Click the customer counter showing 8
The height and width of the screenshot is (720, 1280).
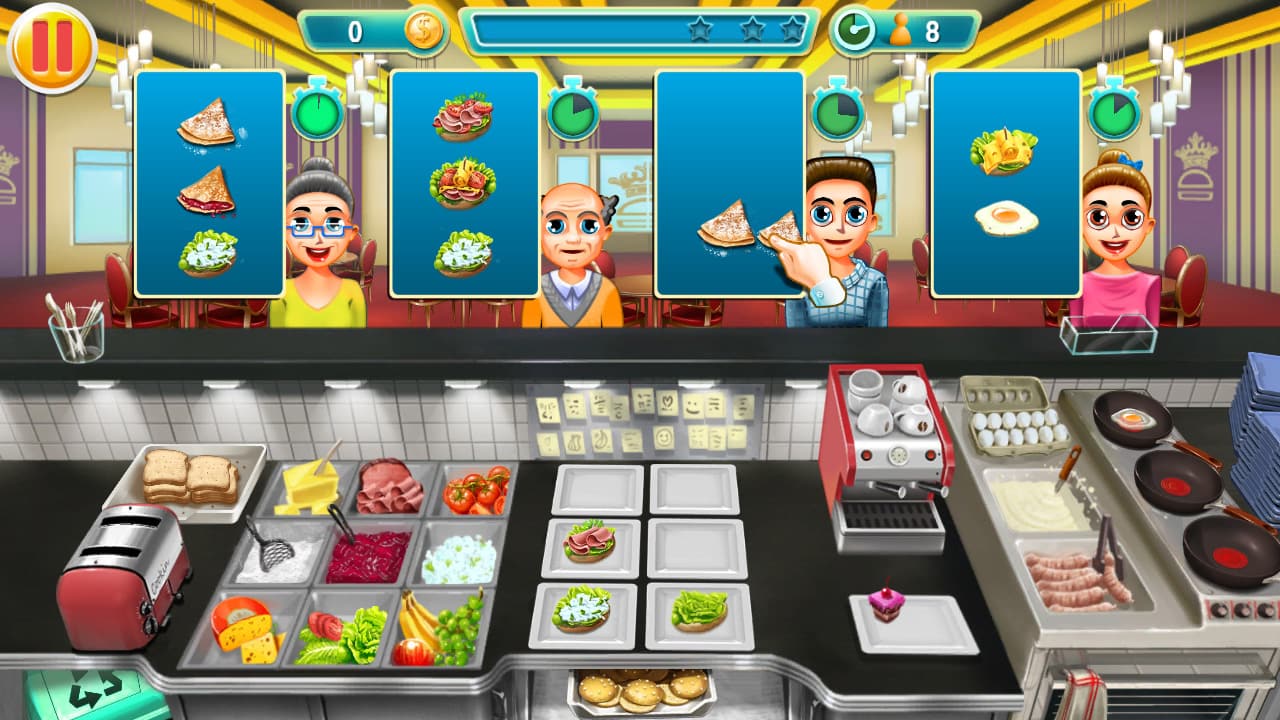click(930, 31)
